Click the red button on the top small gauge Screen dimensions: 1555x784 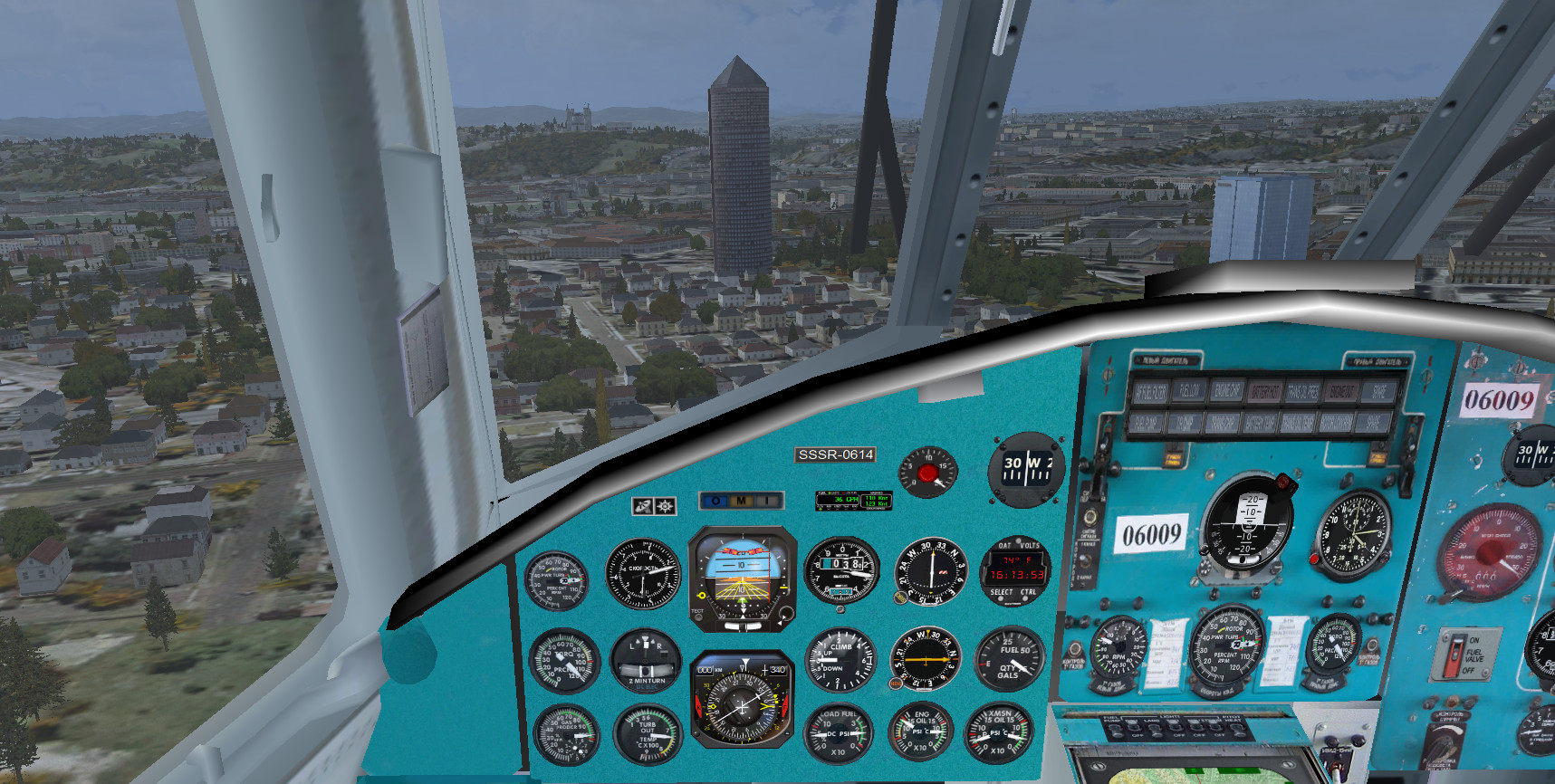pos(927,473)
